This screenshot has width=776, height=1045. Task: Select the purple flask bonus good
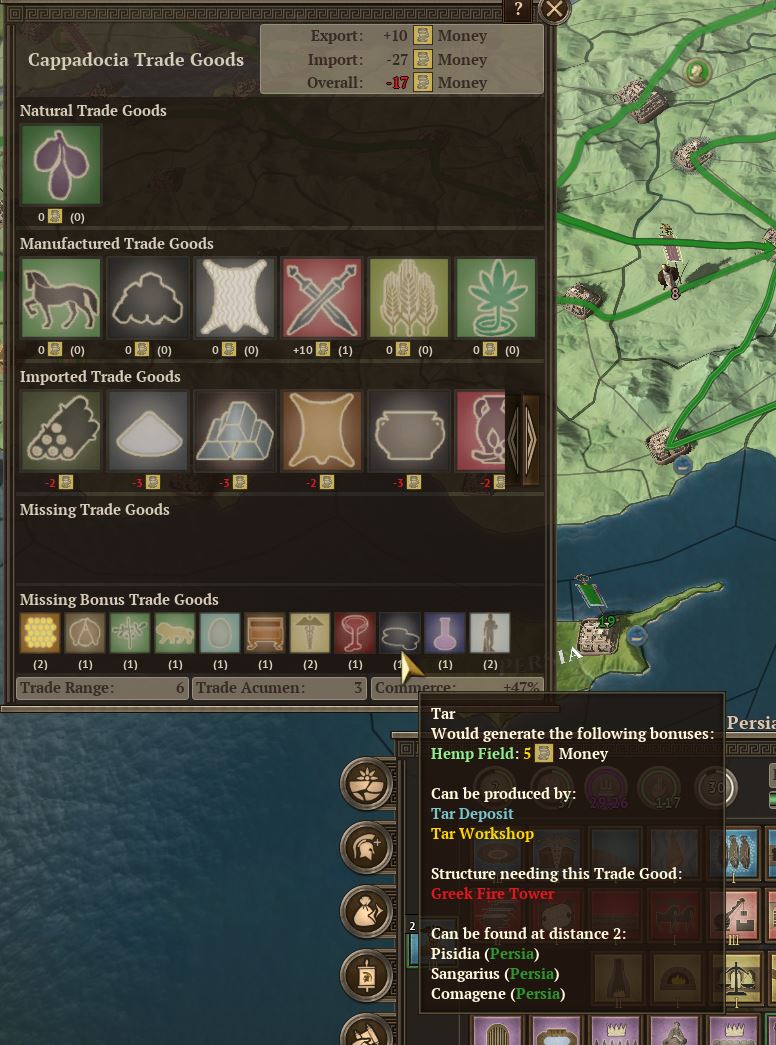point(445,633)
